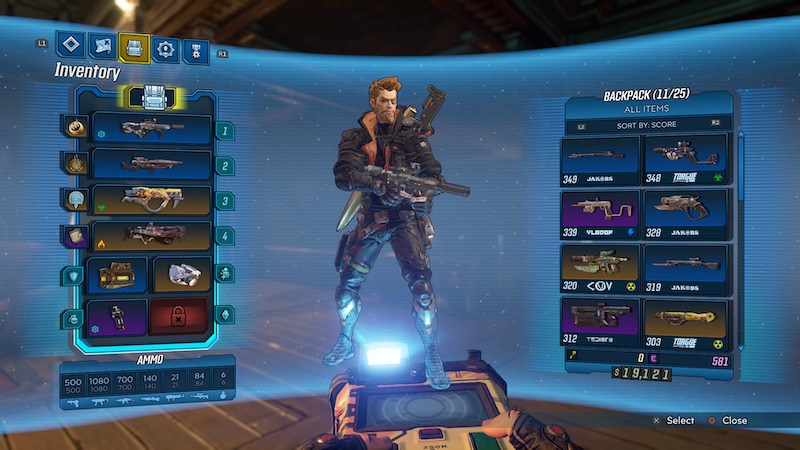Choose the score 348 Torgue weapon
The width and height of the screenshot is (800, 450).
[685, 159]
